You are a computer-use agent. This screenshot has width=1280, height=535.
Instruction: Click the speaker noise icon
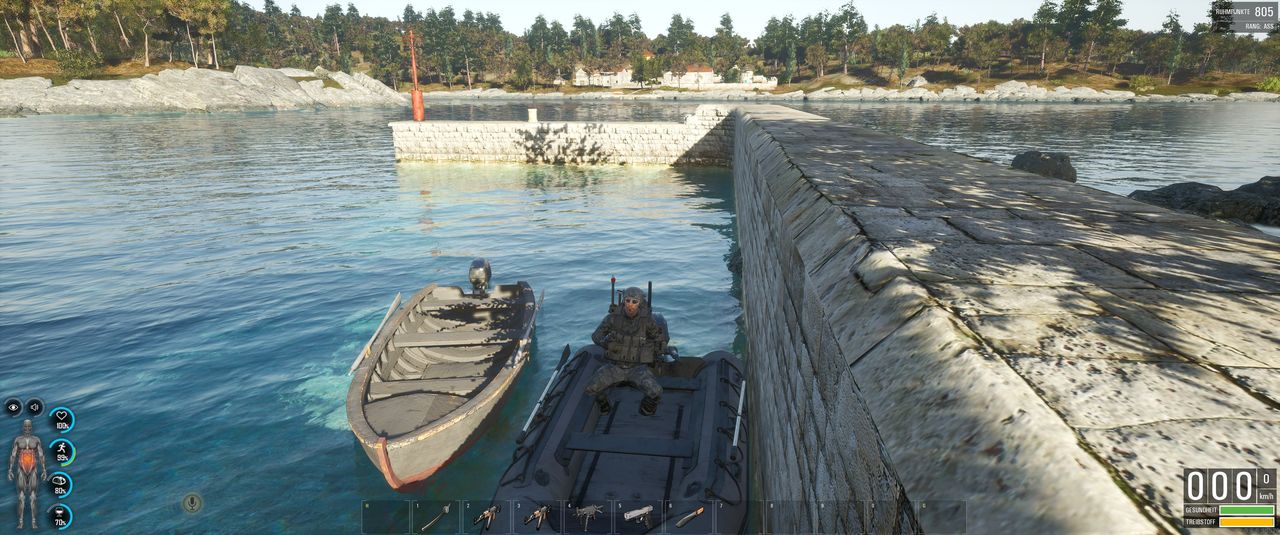tap(34, 407)
